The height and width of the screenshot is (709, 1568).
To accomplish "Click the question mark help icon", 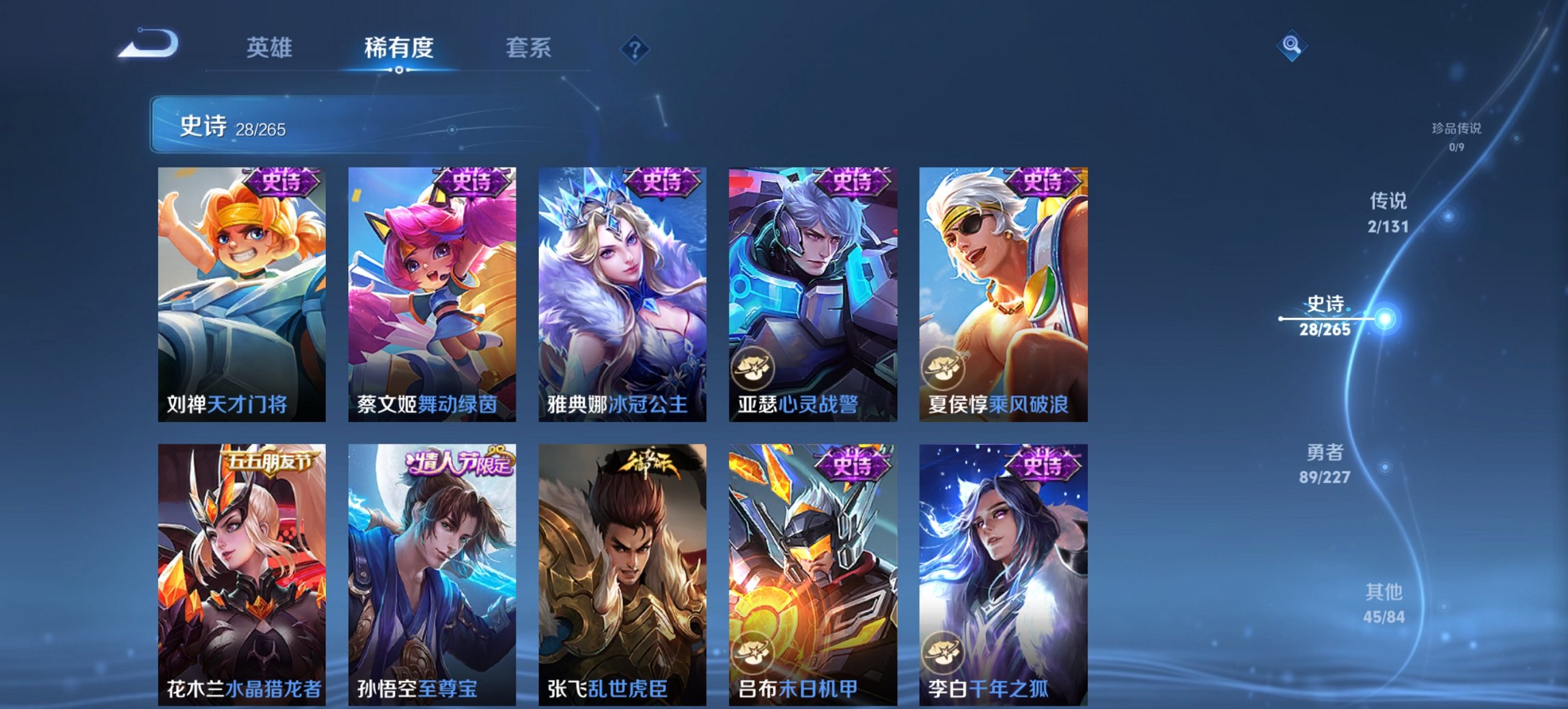I will coord(635,48).
